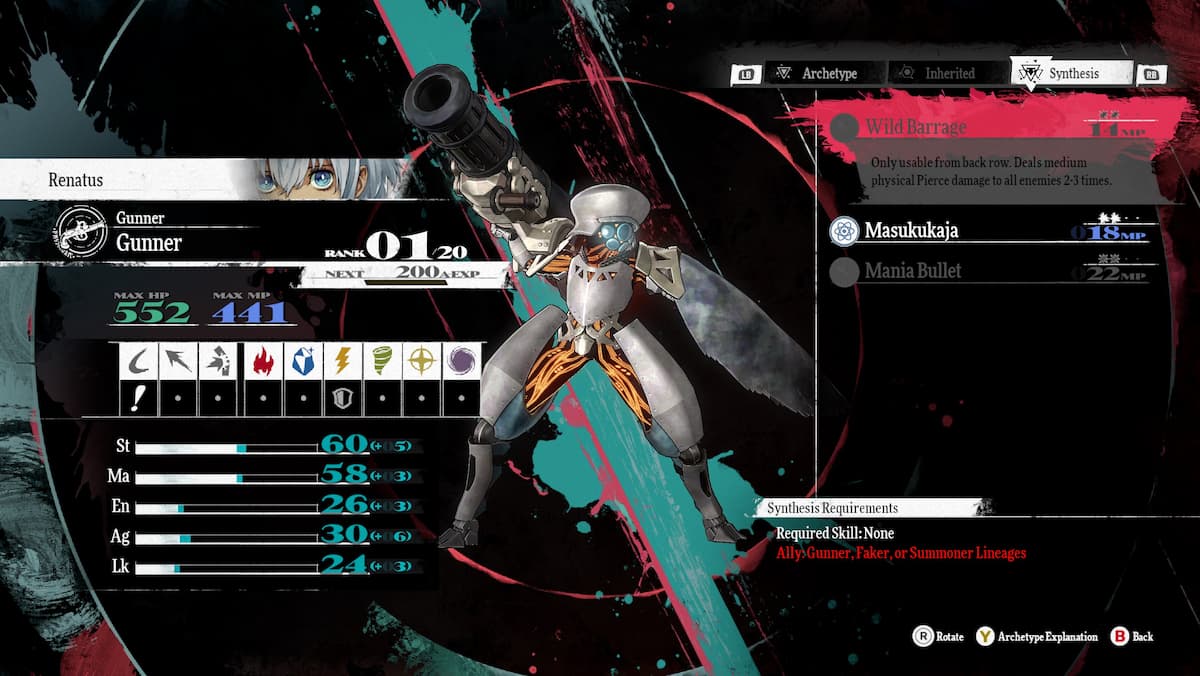Select the fire affinity icon

point(264,361)
